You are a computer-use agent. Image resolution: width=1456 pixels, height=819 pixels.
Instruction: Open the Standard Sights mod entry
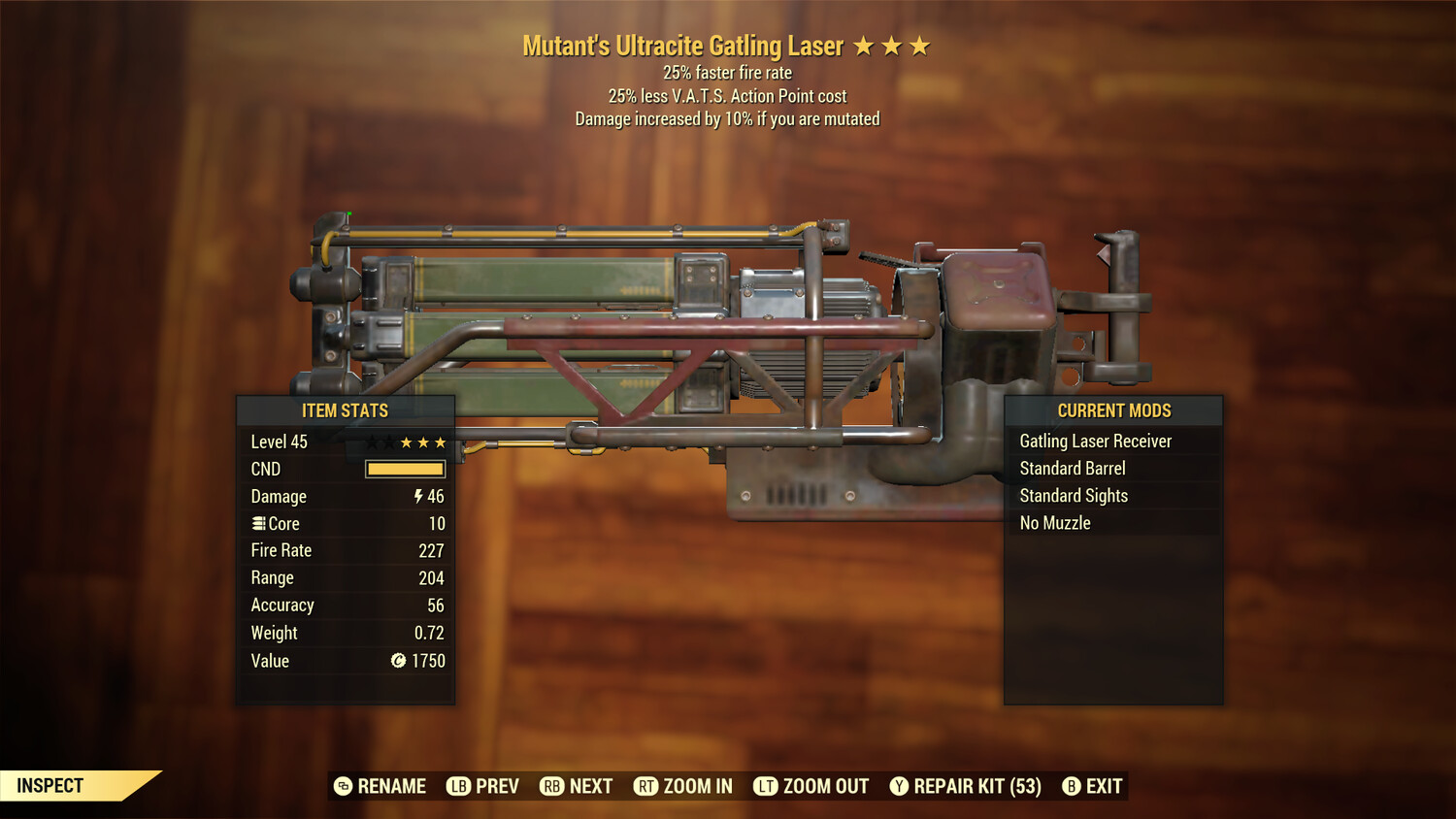click(x=1074, y=495)
